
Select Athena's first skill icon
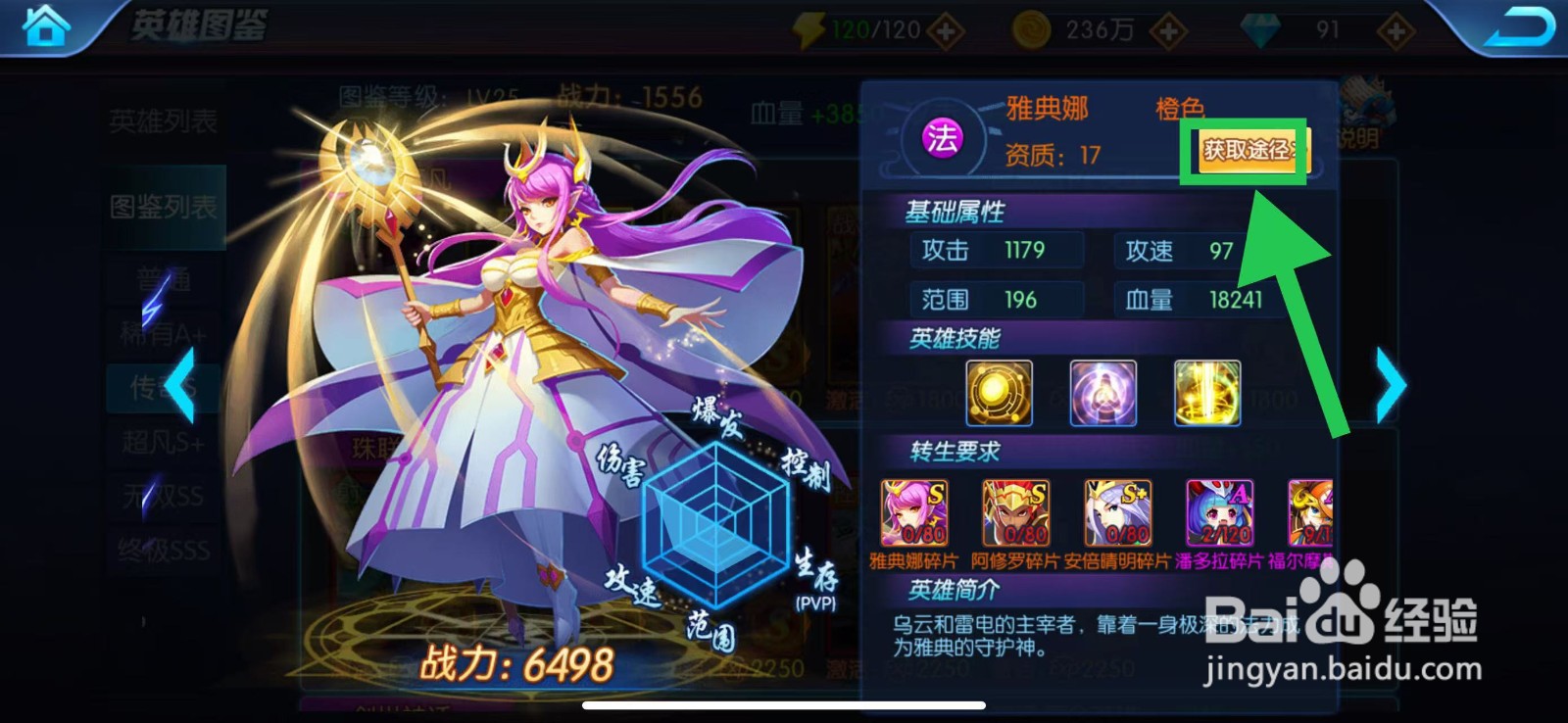pos(999,394)
